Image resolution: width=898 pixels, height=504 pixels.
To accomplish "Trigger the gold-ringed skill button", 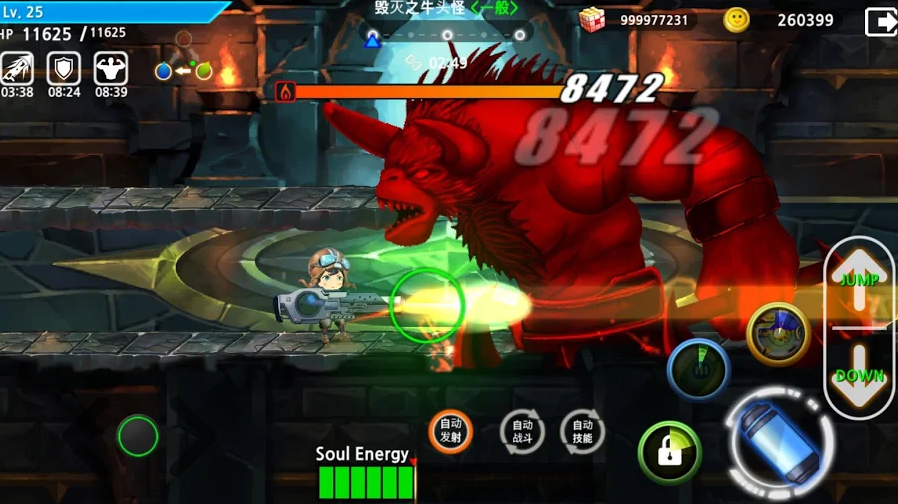I will coord(778,333).
